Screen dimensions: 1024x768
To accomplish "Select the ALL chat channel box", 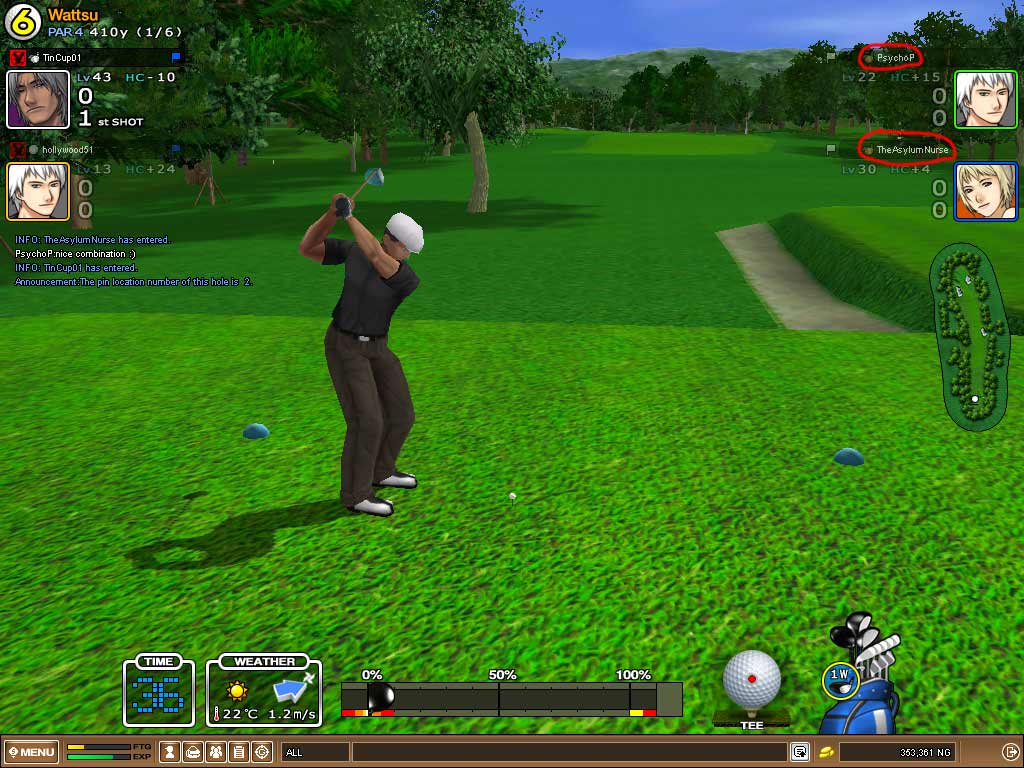I will click(x=315, y=752).
